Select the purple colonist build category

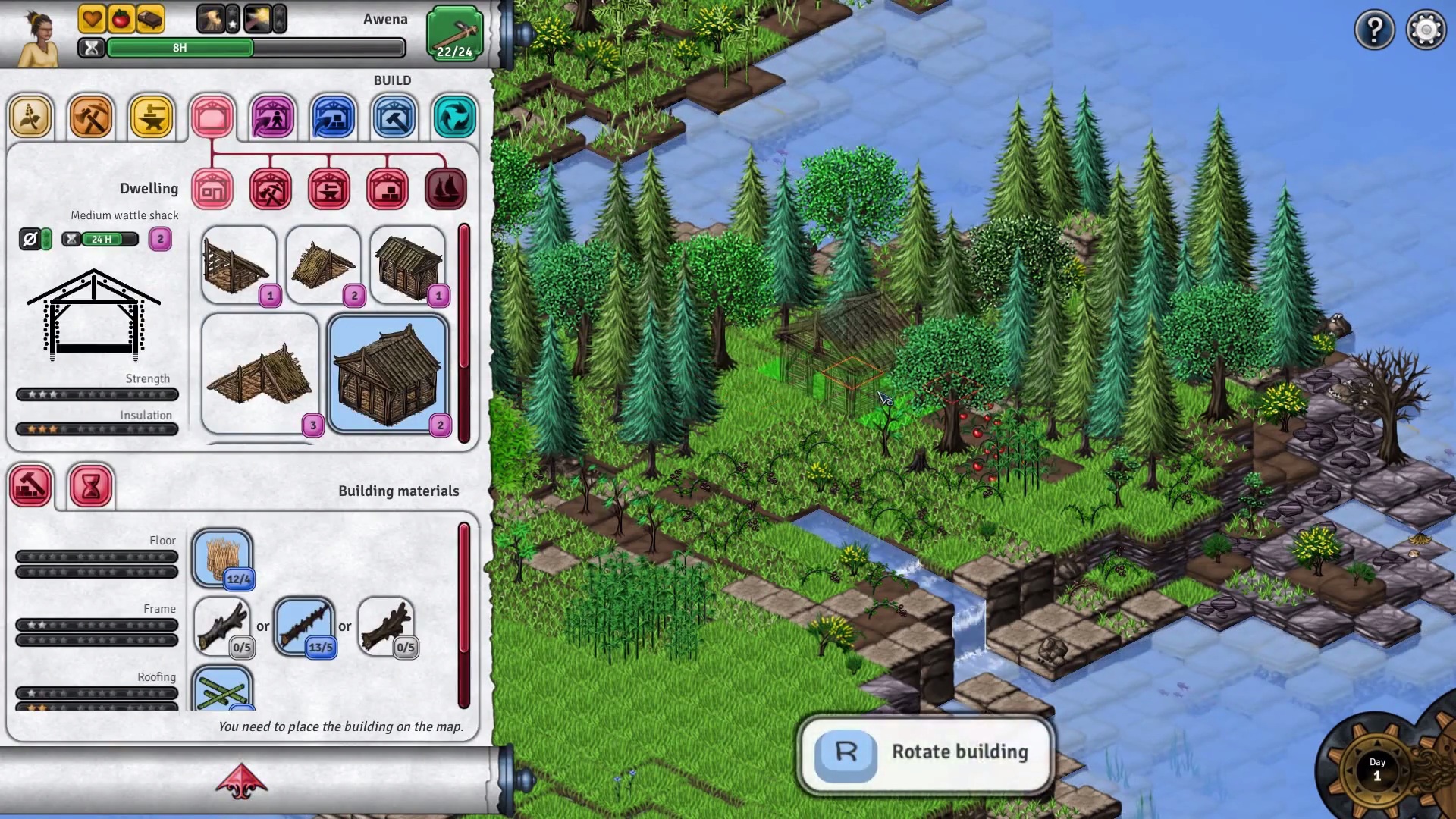[273, 118]
